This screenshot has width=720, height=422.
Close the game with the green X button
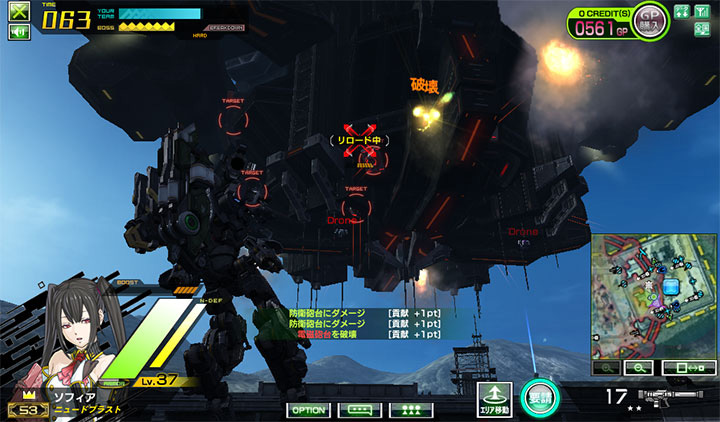pos(19,13)
